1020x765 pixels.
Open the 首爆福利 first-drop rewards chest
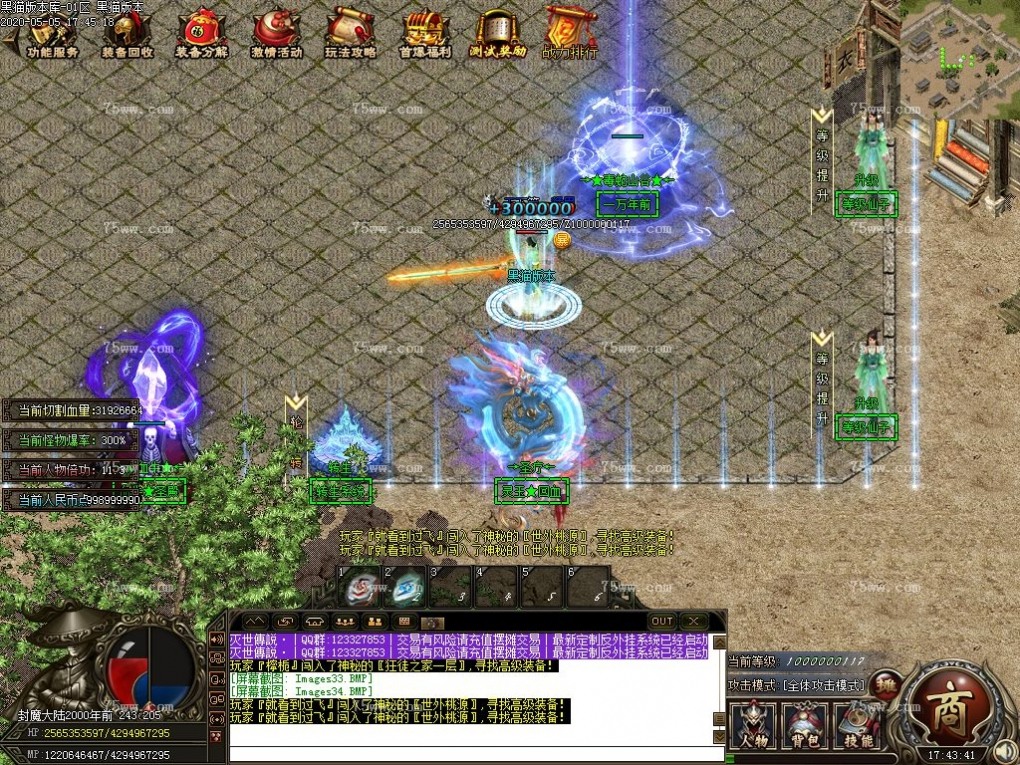pyautogui.click(x=425, y=34)
